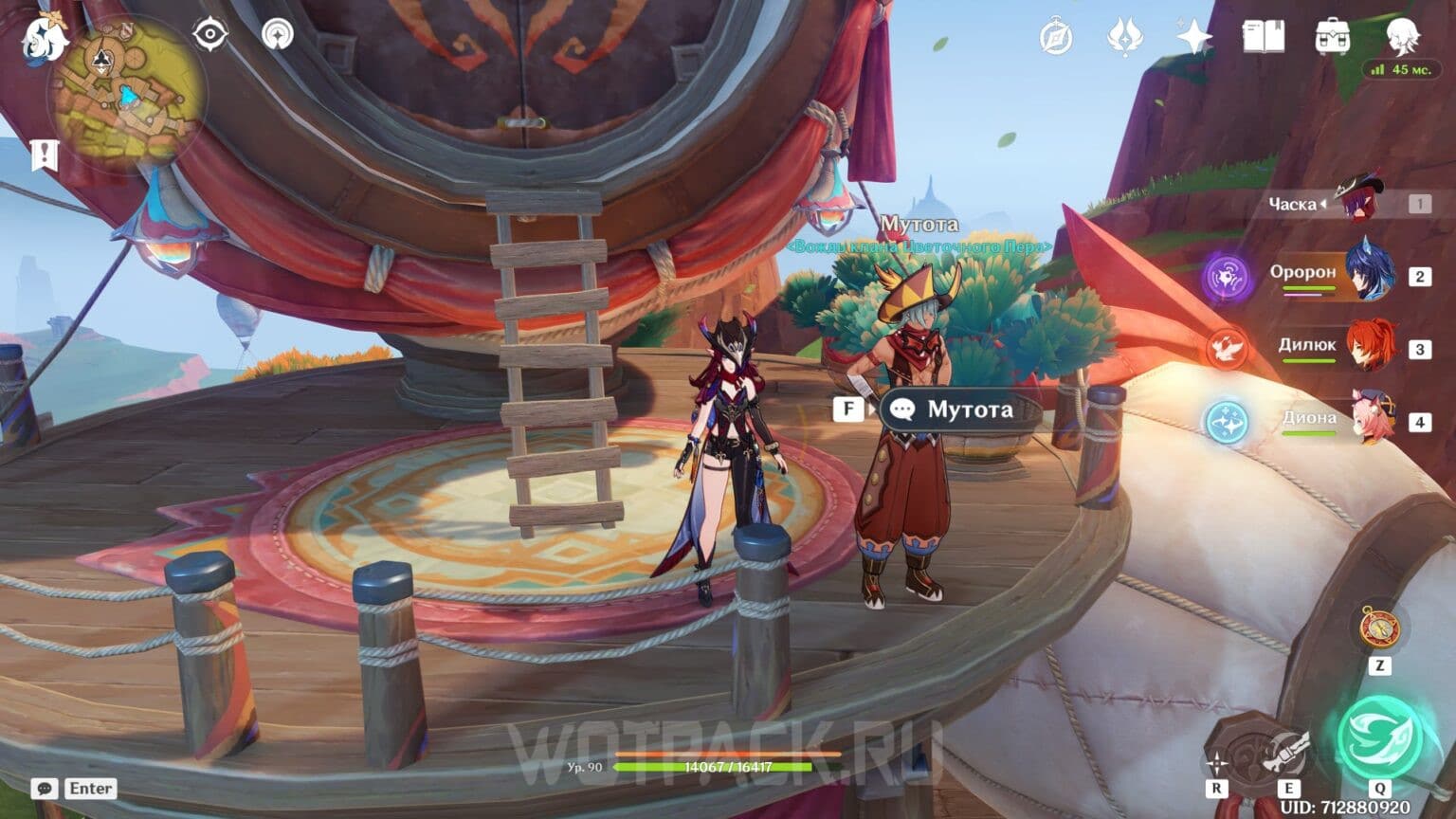Trigger Оророн's Electro burst icon
Image resolution: width=1456 pixels, height=819 pixels.
[x=1228, y=275]
